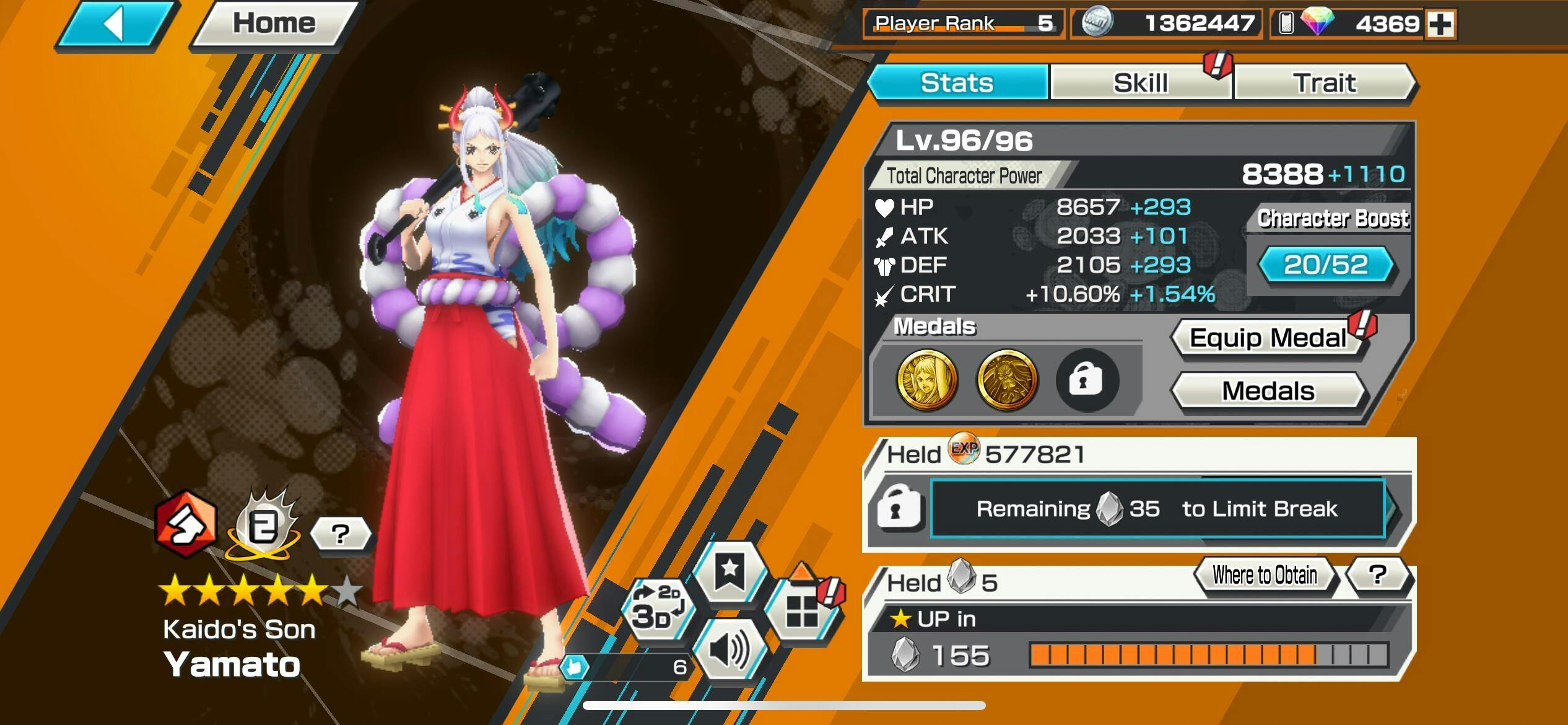
Task: Open the help button beside Where to Obtain
Action: pos(1378,576)
